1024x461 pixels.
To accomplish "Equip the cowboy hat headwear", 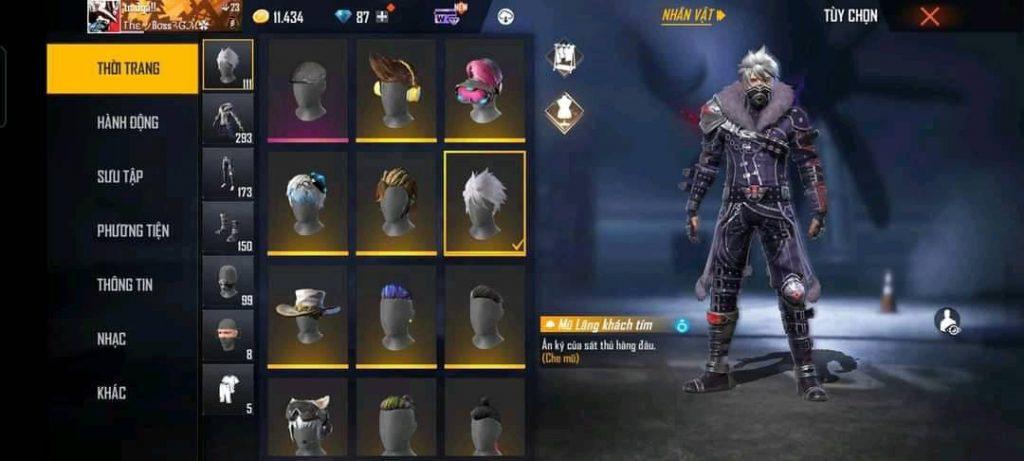I will coord(307,316).
